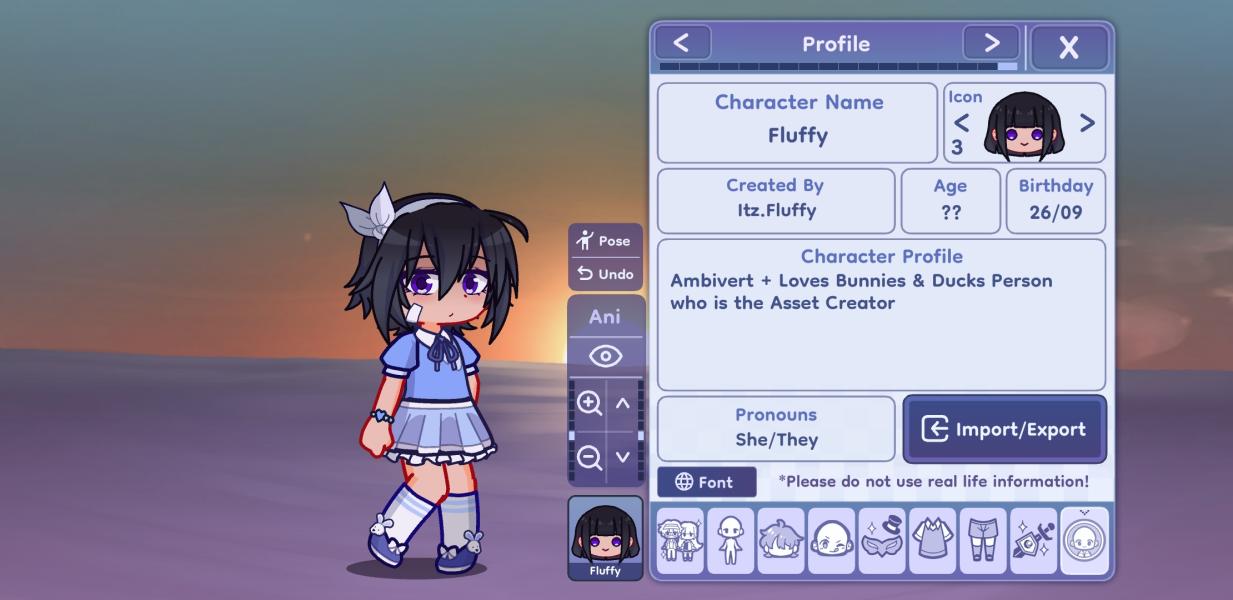Open the clothing shirt tab
1233x600 pixels.
pos(933,540)
